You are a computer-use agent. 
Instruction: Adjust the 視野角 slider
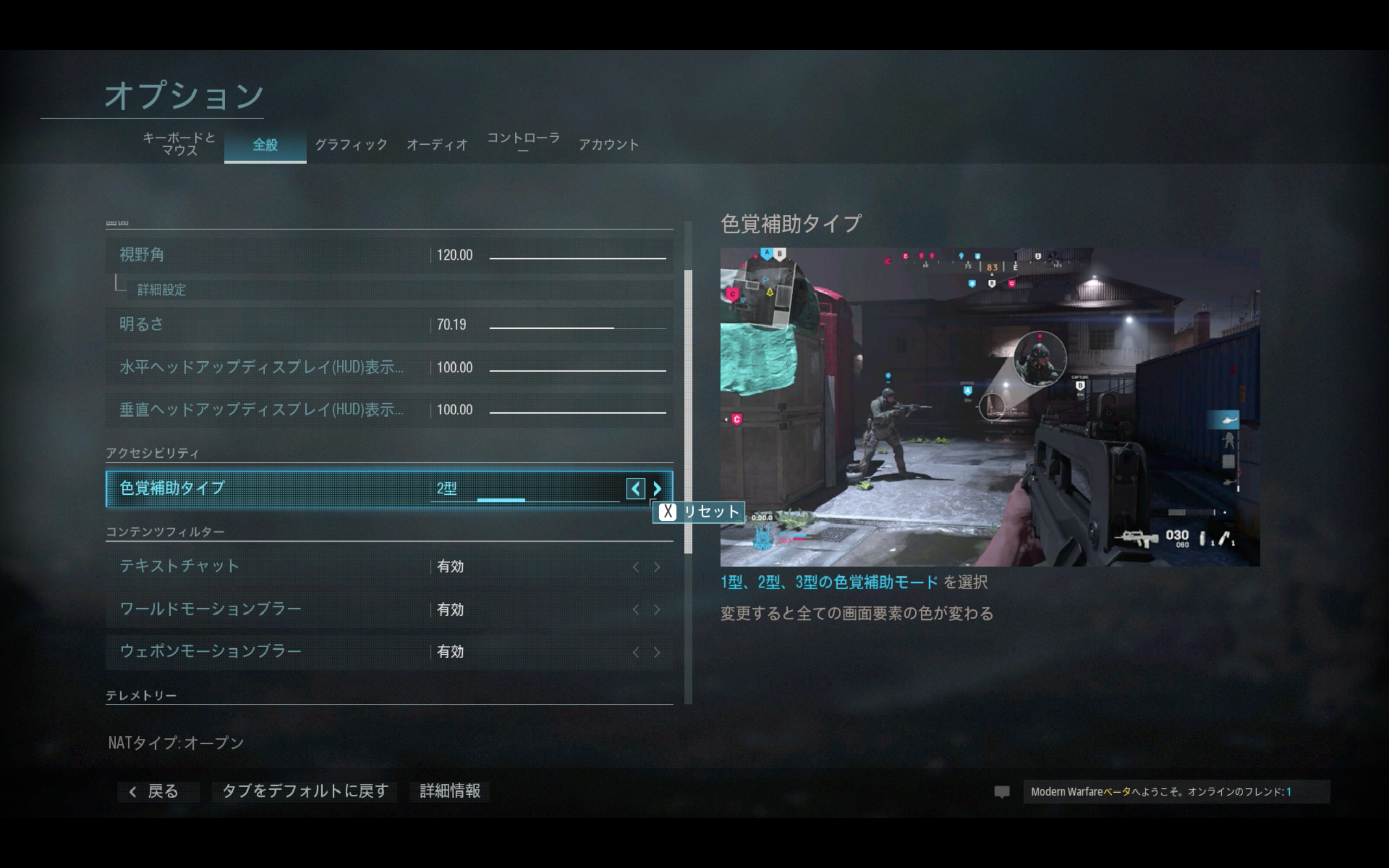click(577, 258)
